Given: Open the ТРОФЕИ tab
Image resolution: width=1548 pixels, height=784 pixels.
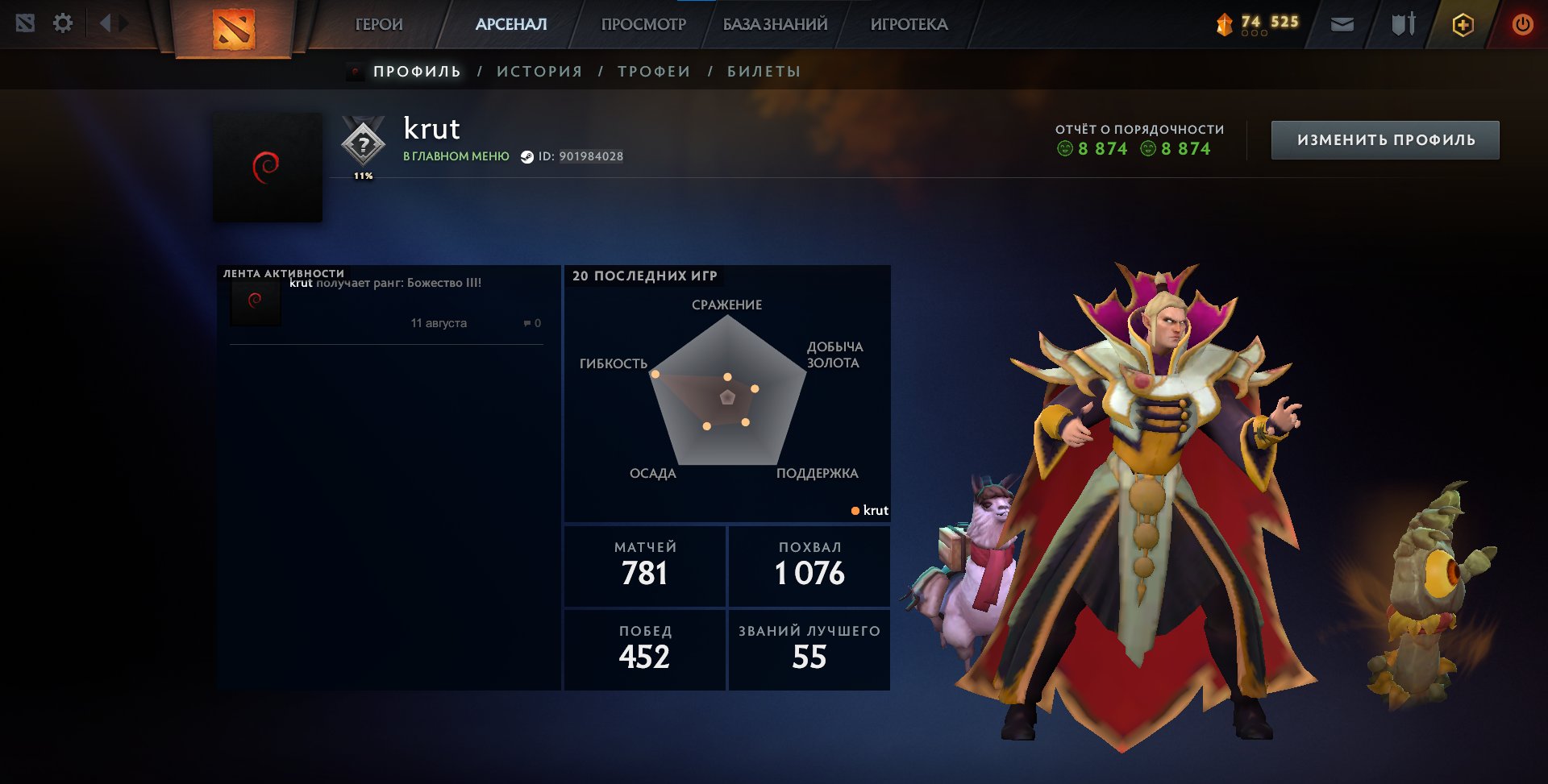Looking at the screenshot, I should (654, 72).
